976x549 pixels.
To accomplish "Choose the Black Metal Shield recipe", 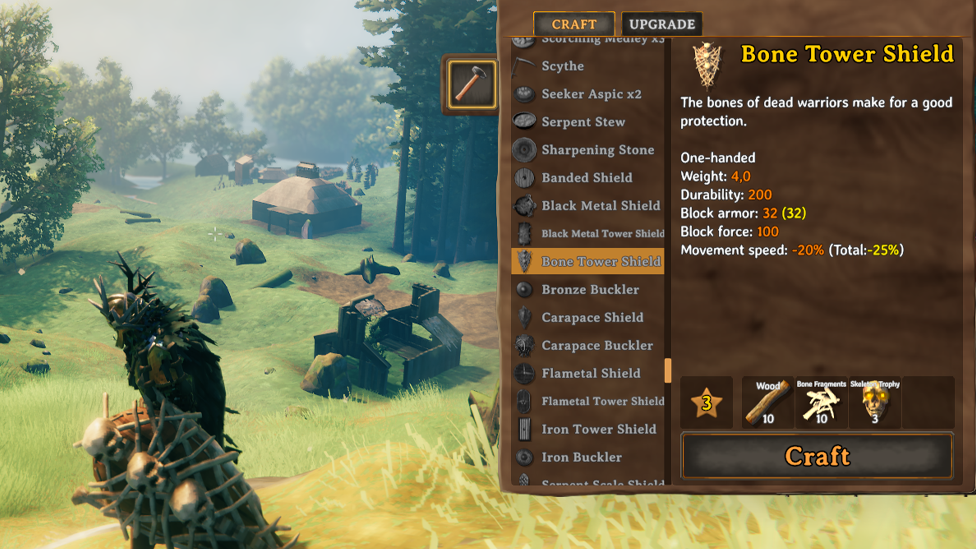I will [600, 206].
